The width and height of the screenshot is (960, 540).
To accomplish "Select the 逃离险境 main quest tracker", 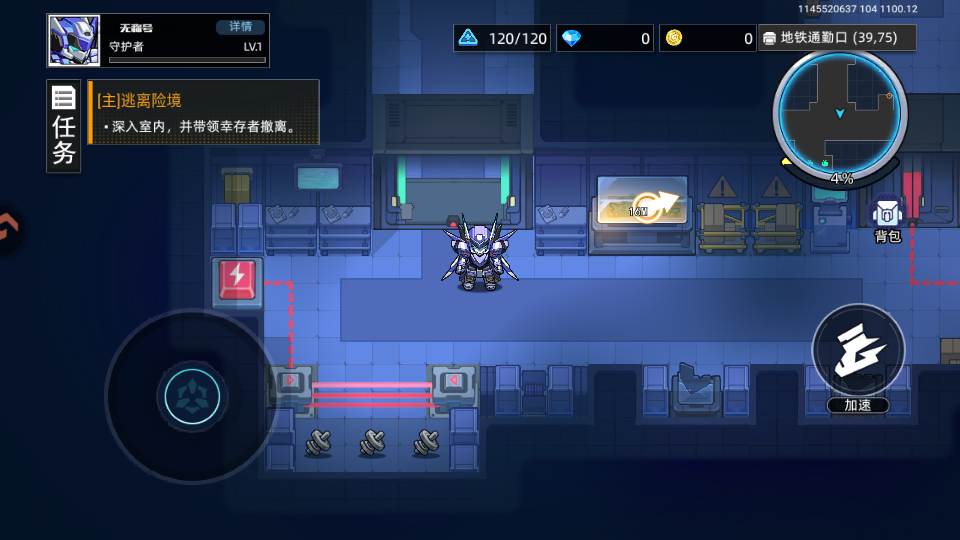I will pos(204,113).
